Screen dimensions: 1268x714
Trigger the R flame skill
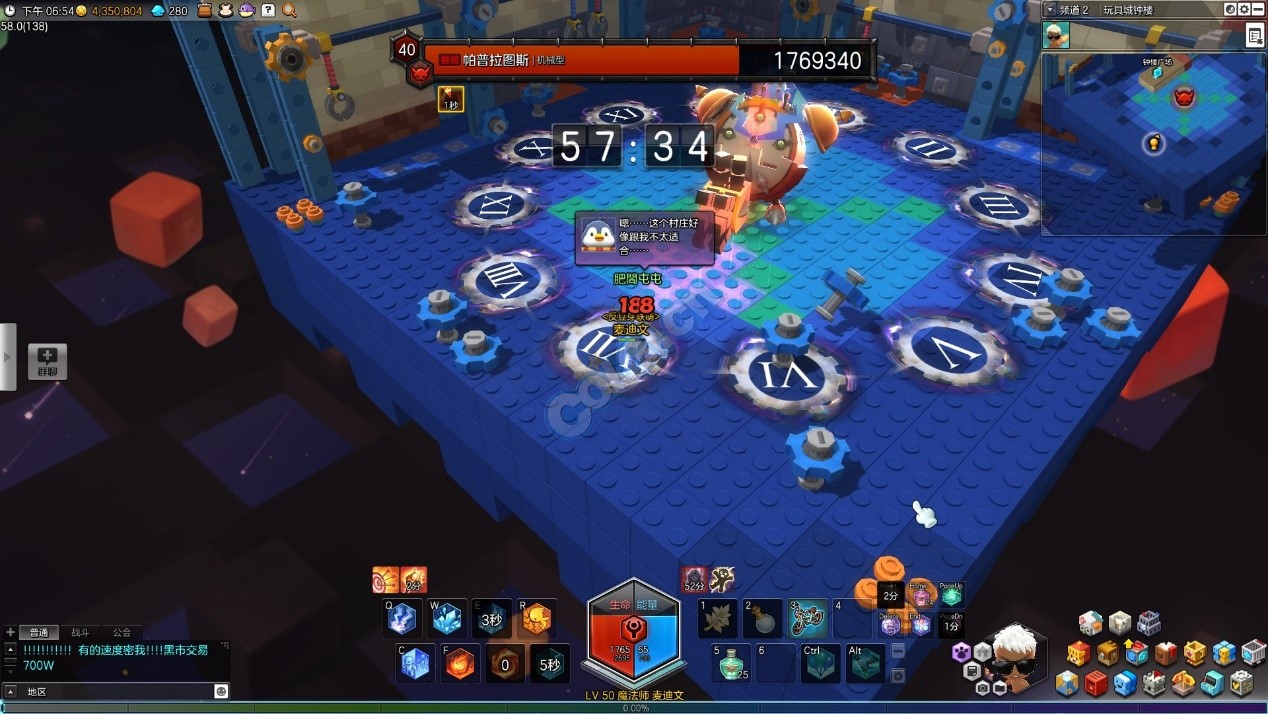coord(536,619)
